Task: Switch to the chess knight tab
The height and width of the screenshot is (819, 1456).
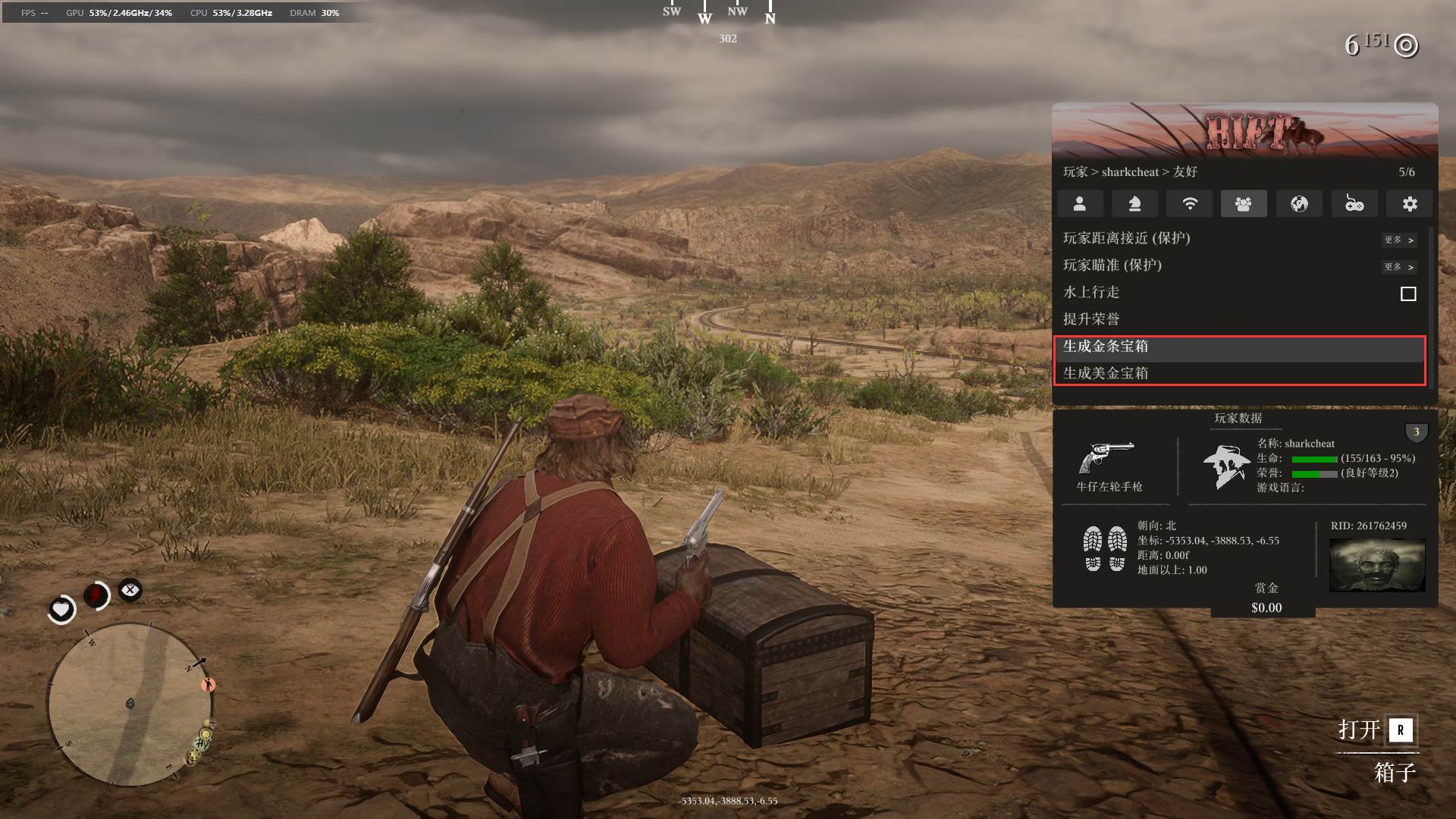Action: click(1134, 204)
